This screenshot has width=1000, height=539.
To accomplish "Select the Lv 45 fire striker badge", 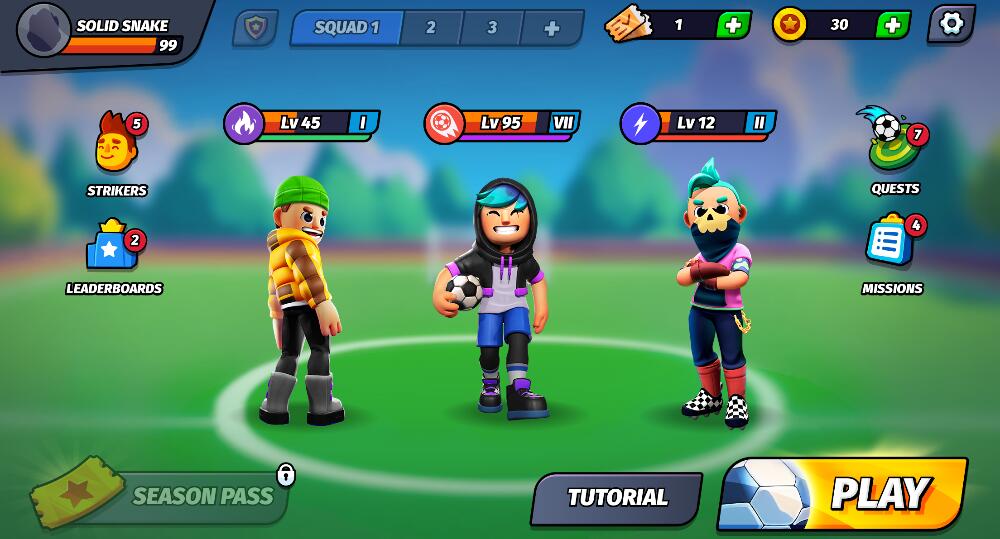I will (x=300, y=124).
